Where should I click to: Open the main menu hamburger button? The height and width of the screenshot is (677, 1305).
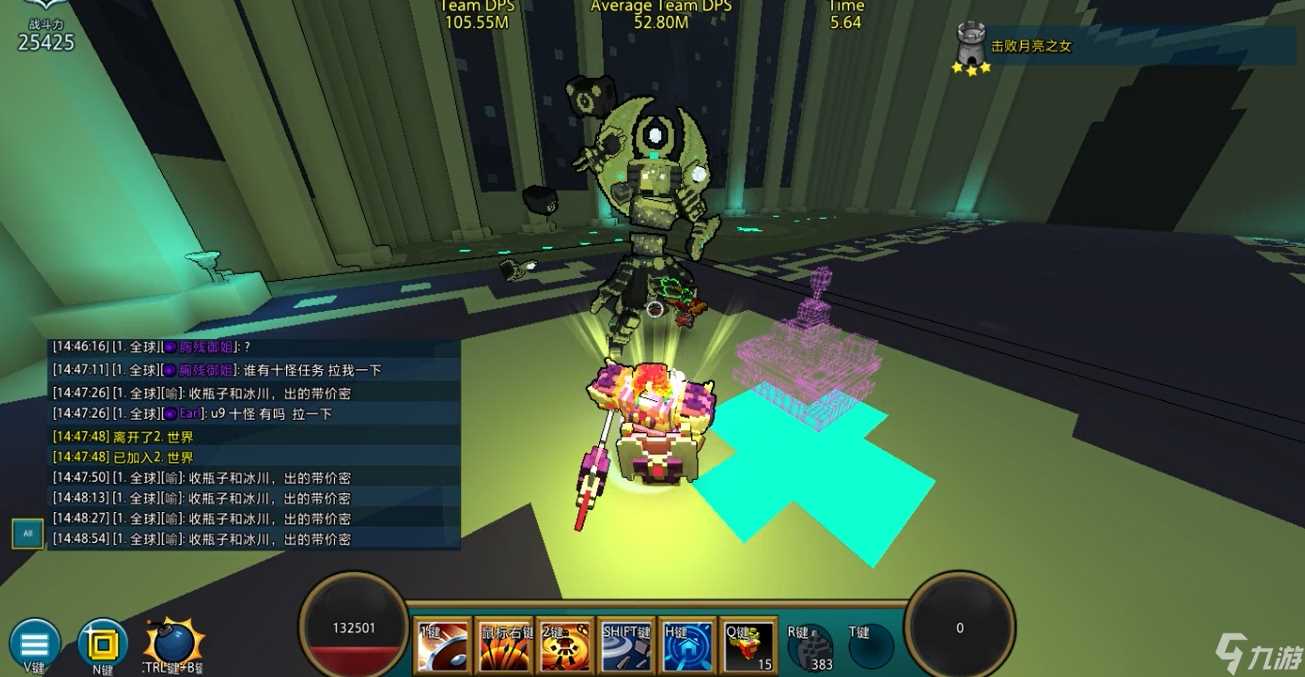[x=34, y=643]
